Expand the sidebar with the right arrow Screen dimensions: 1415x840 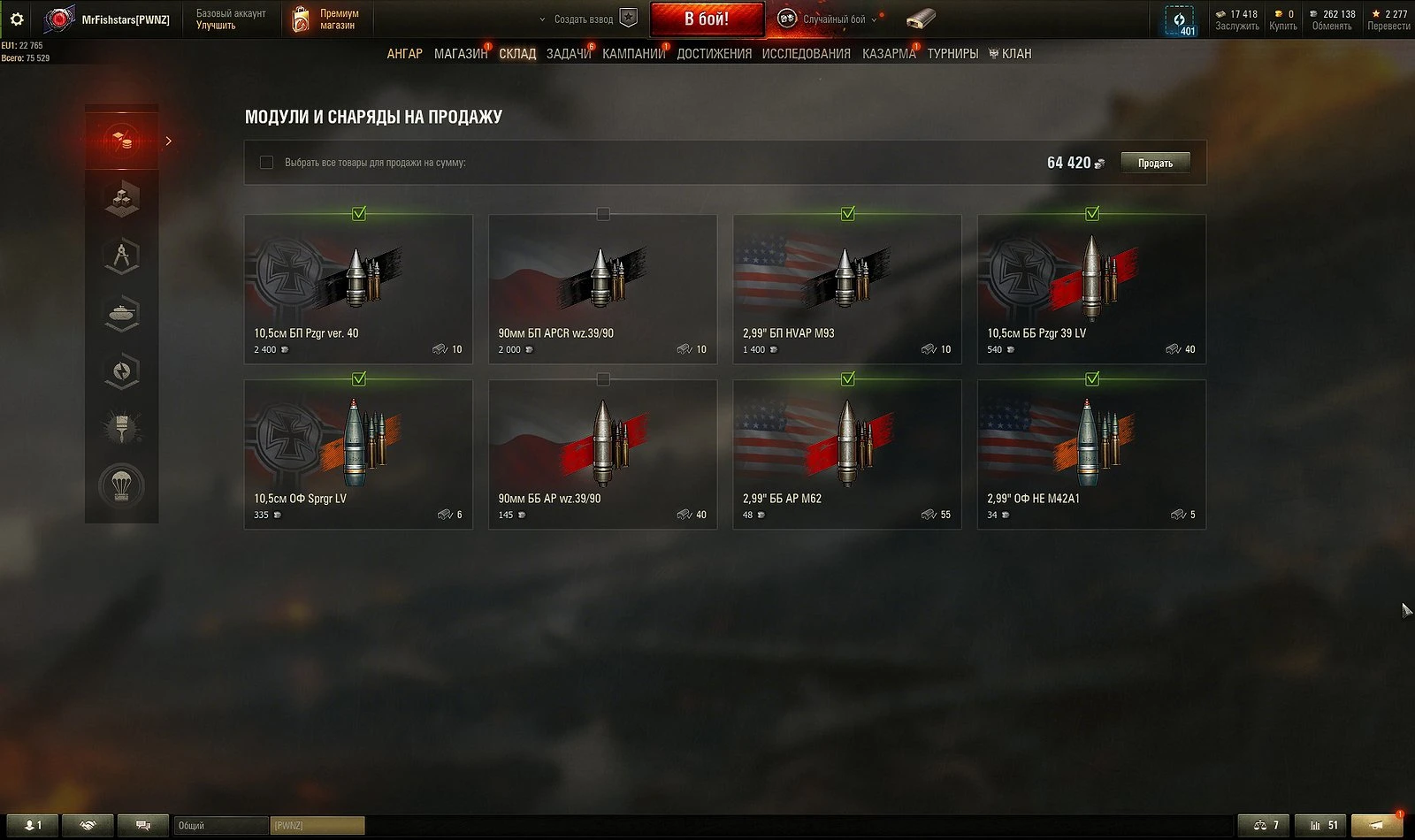pos(169,139)
